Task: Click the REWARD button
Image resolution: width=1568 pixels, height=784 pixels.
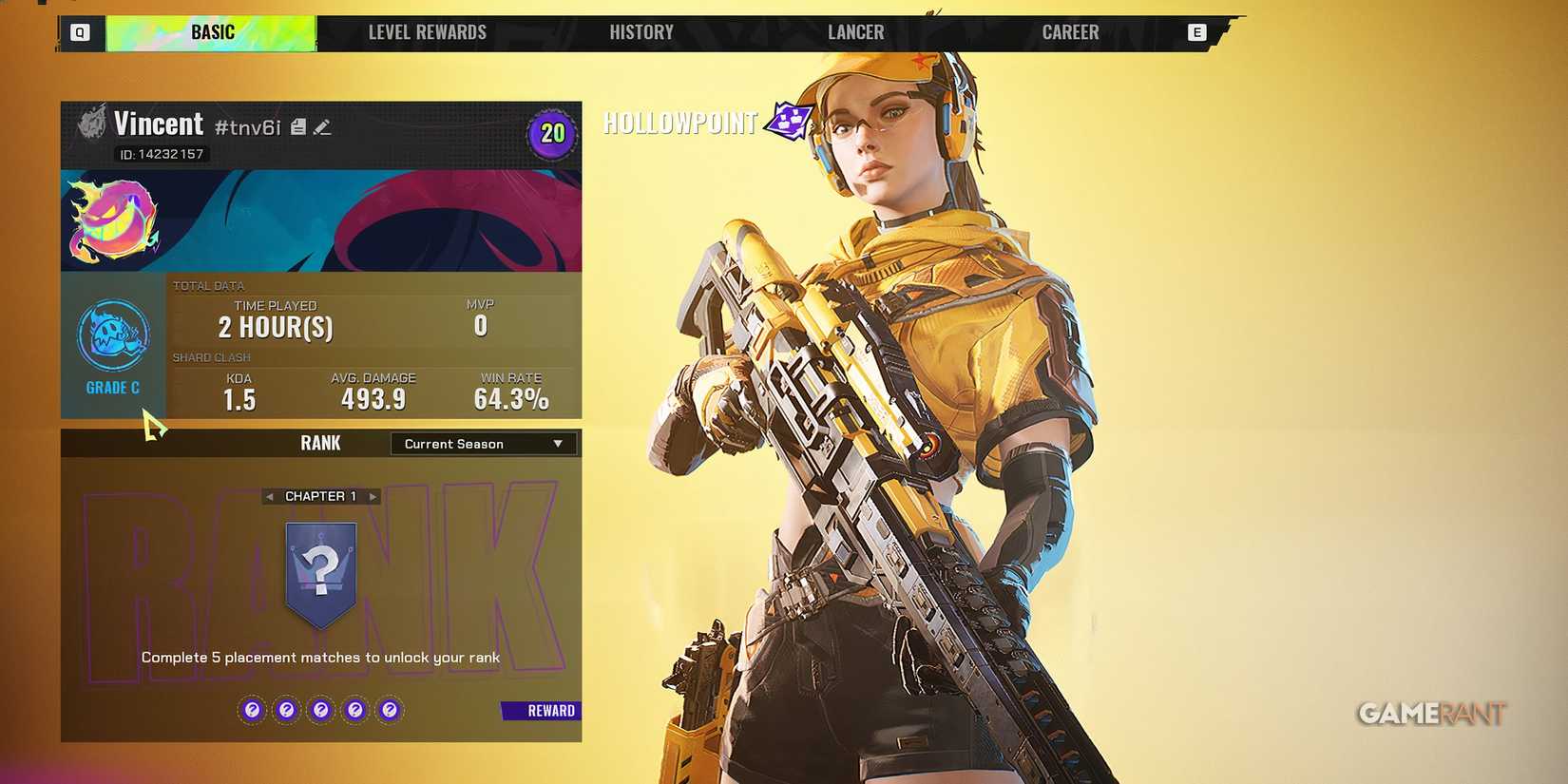Action: tap(539, 710)
